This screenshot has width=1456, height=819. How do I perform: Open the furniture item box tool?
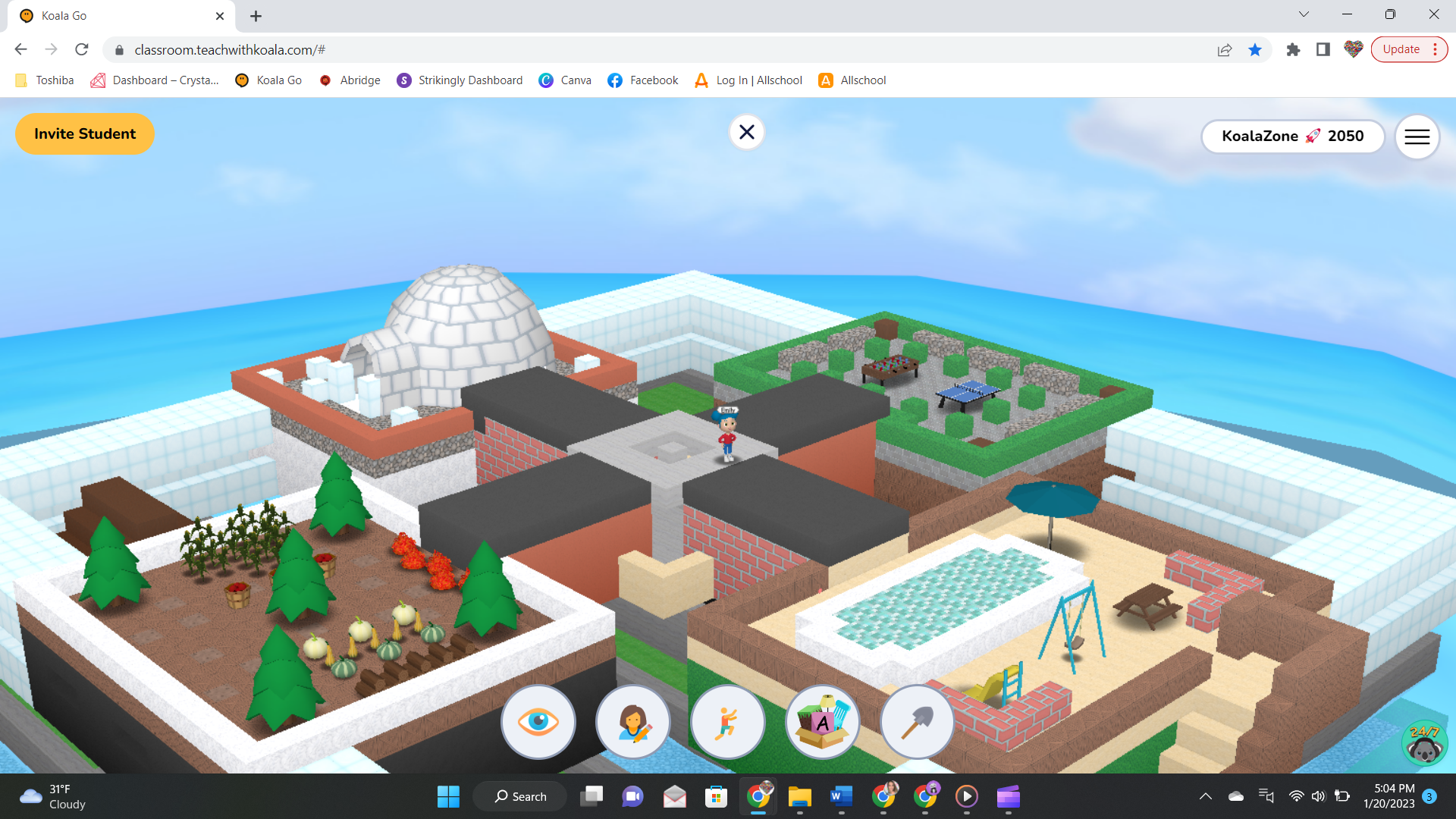pos(822,721)
